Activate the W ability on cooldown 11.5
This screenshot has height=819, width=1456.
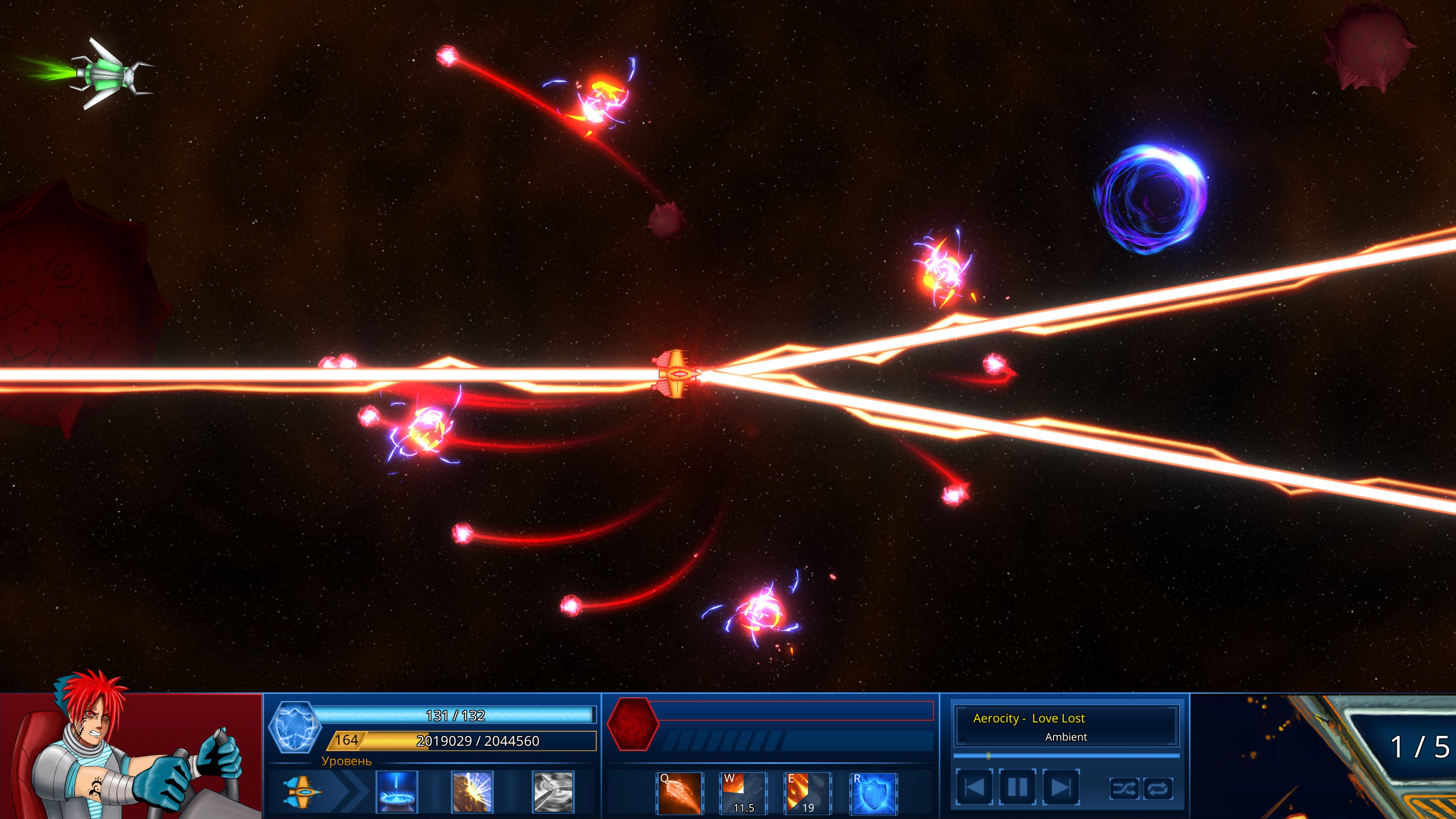[x=743, y=794]
